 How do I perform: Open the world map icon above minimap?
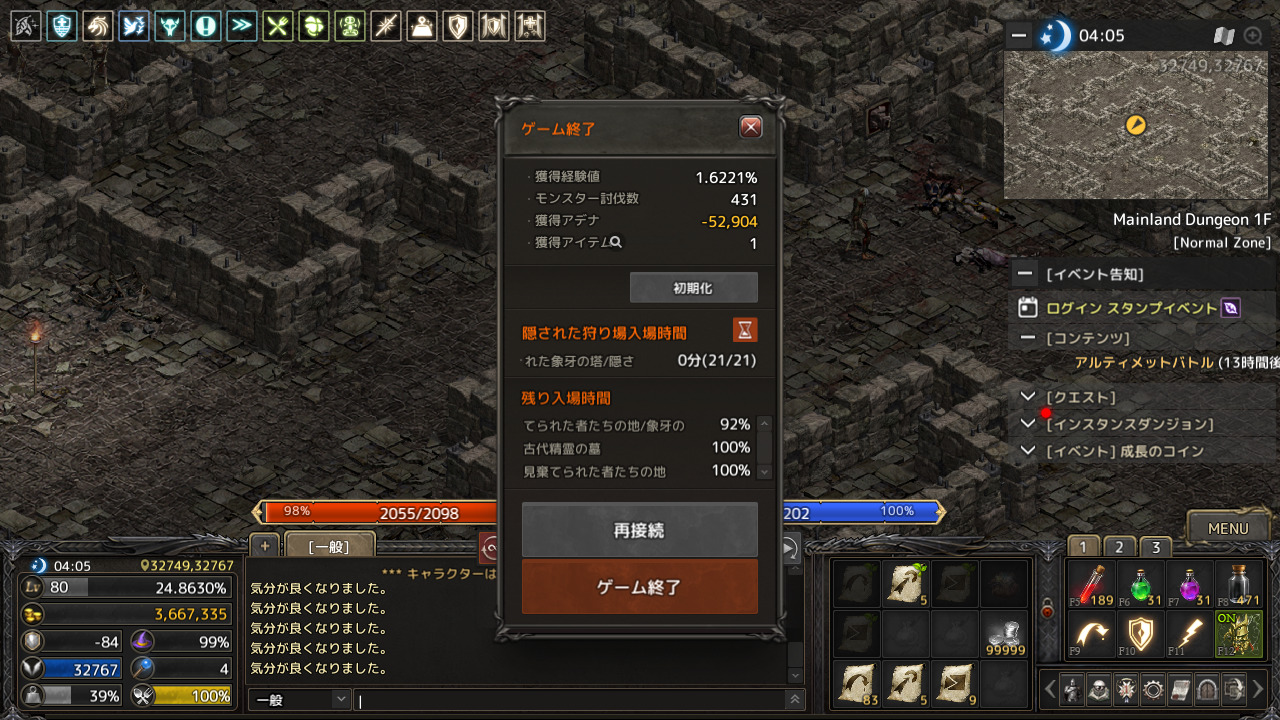click(1224, 36)
